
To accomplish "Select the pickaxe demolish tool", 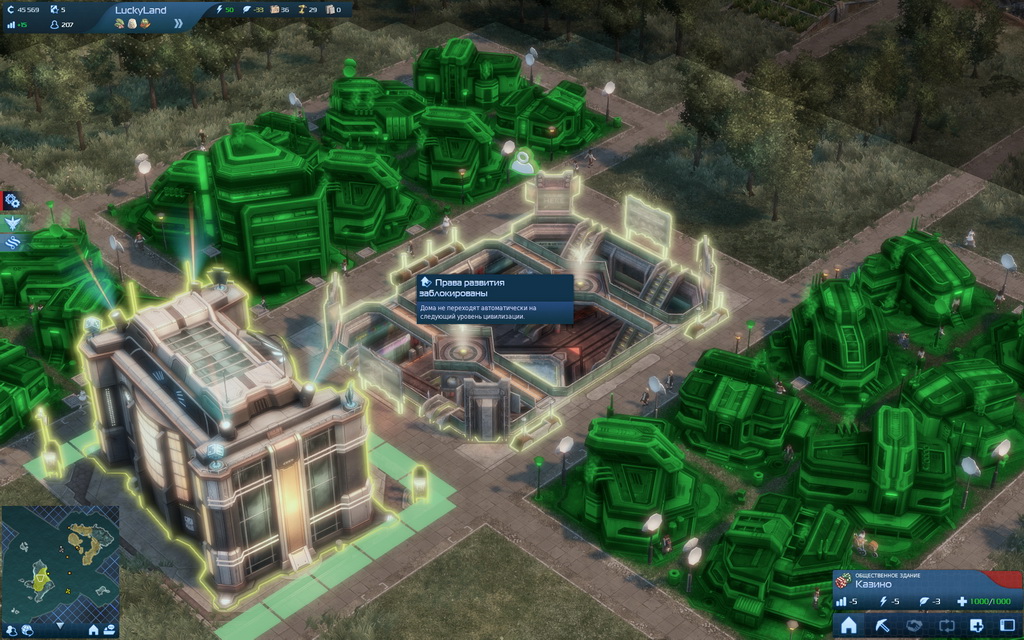I will pos(882,626).
